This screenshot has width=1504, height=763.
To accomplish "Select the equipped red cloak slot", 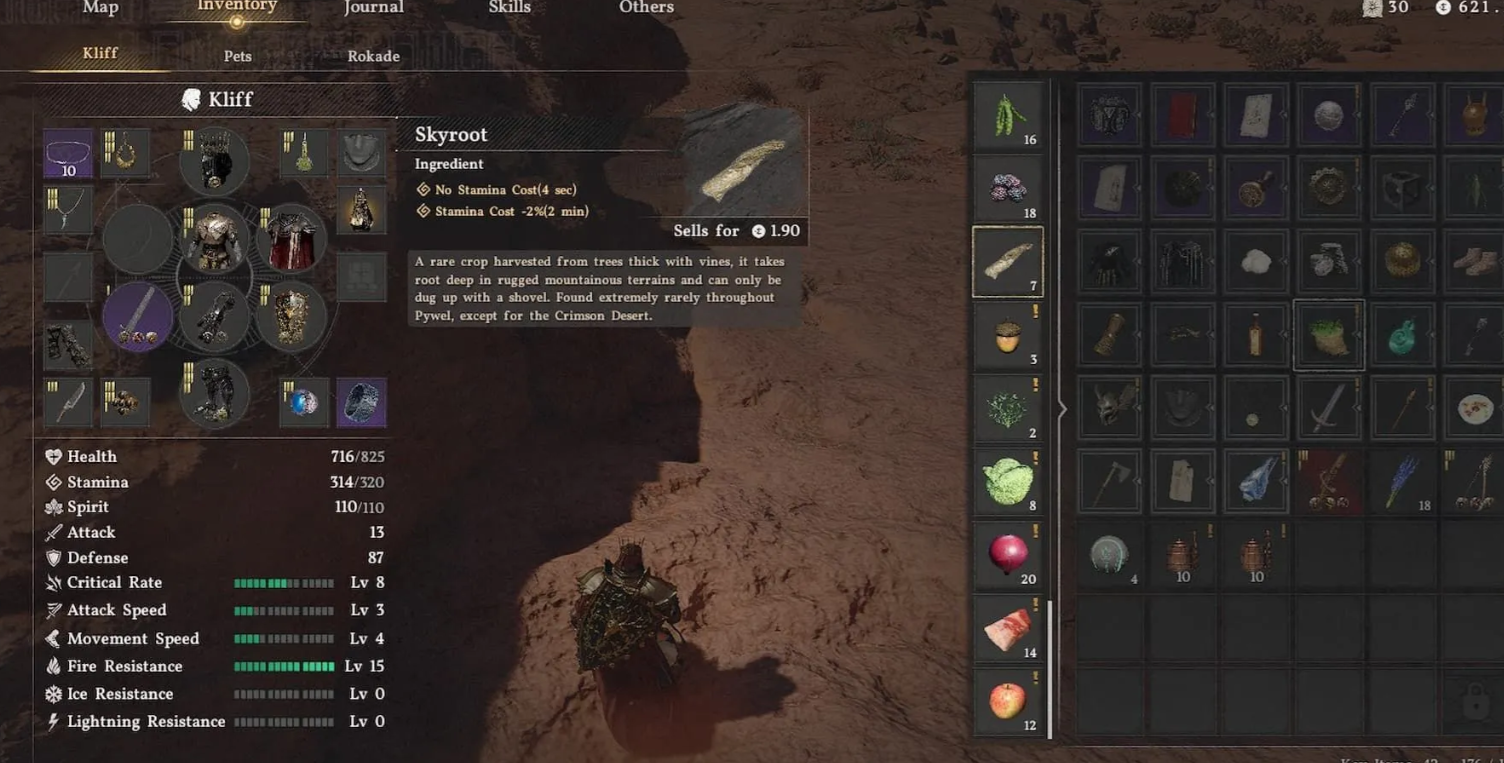I will pos(291,240).
